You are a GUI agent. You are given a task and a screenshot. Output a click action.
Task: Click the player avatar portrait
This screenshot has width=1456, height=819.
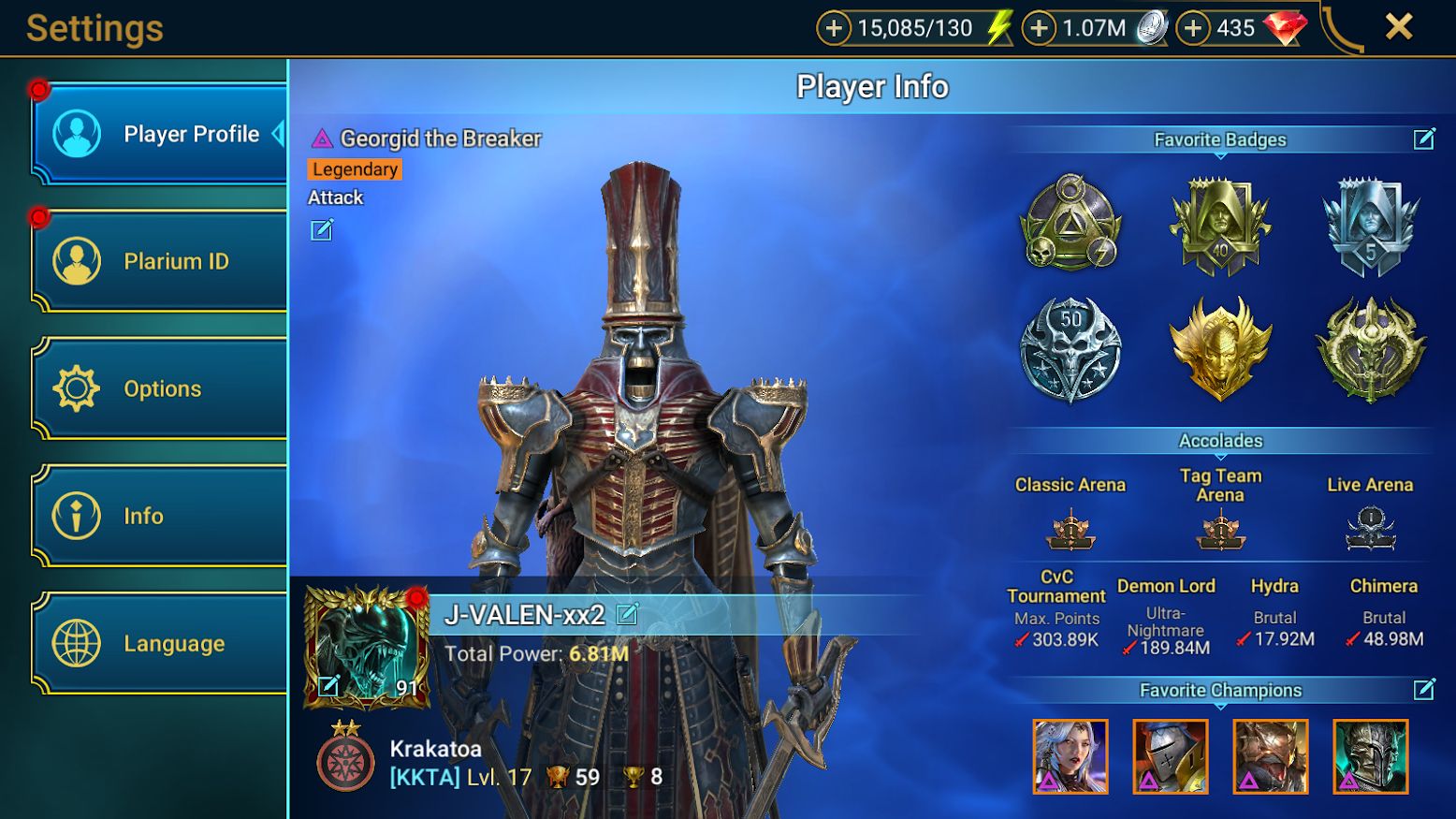pos(367,646)
